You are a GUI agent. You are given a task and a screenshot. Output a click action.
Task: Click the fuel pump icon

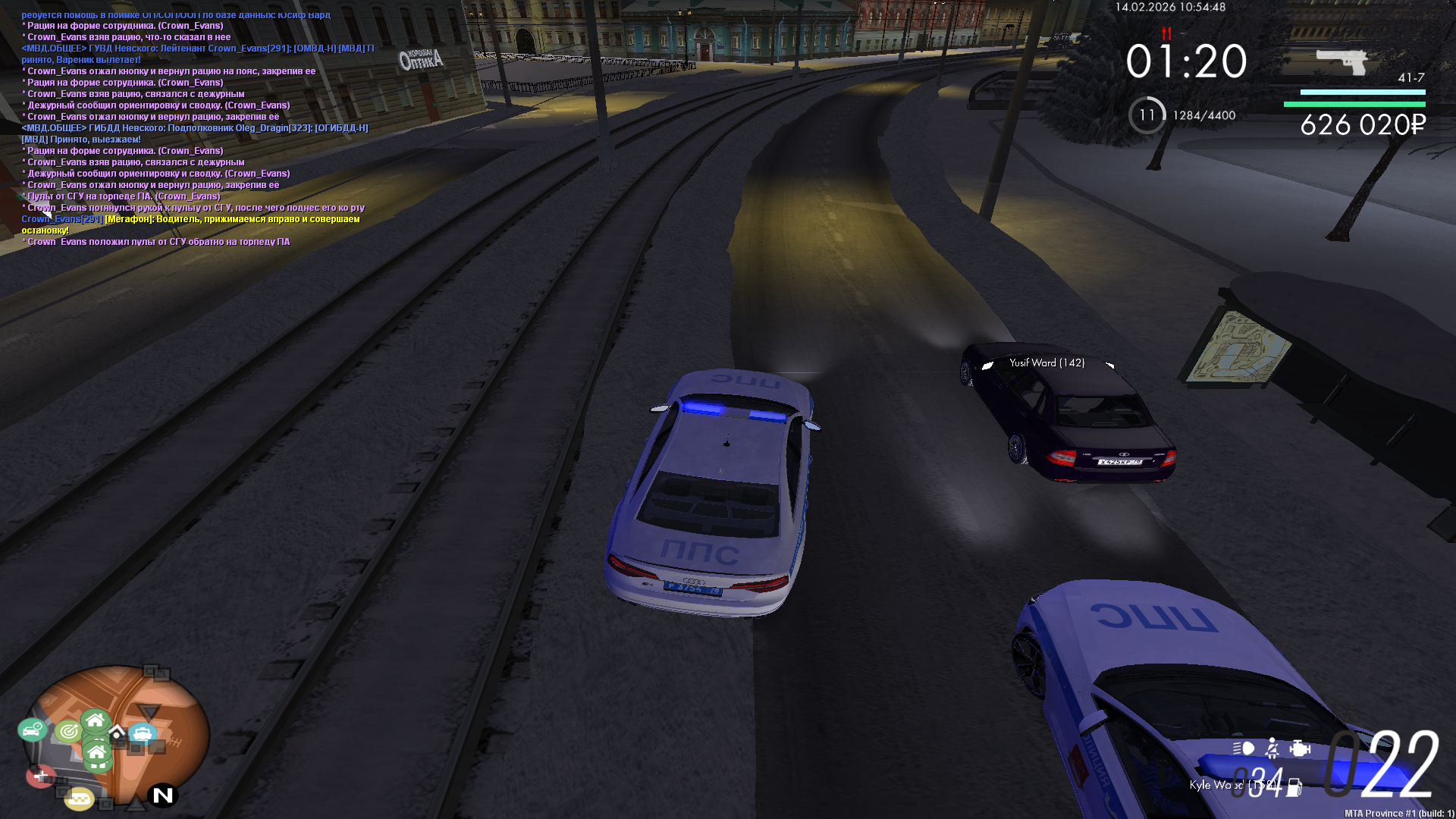click(1294, 788)
